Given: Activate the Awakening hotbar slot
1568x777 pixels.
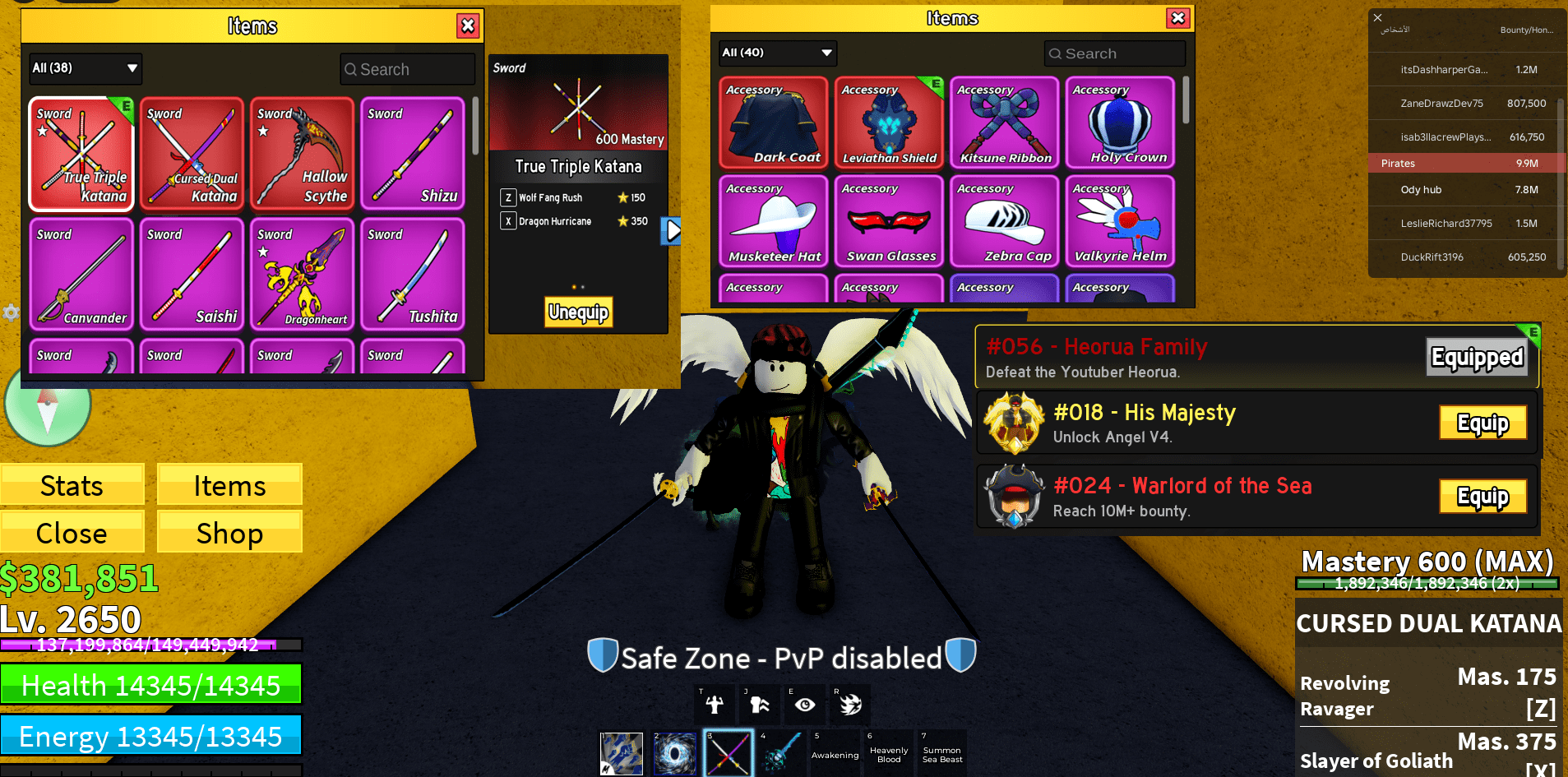Looking at the screenshot, I should tap(835, 752).
